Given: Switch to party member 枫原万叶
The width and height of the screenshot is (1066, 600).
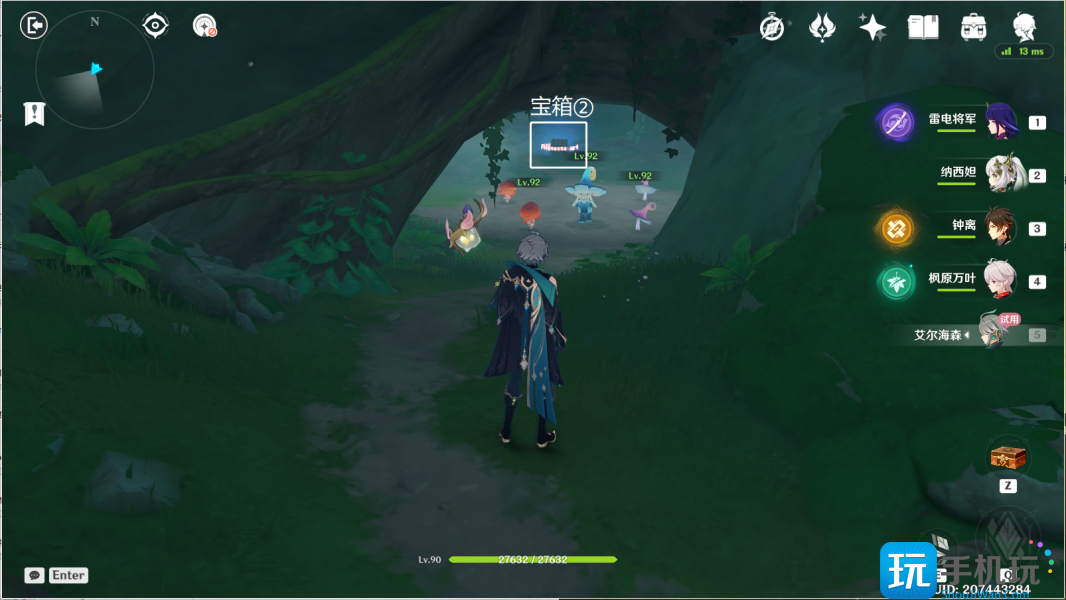Looking at the screenshot, I should [1000, 281].
